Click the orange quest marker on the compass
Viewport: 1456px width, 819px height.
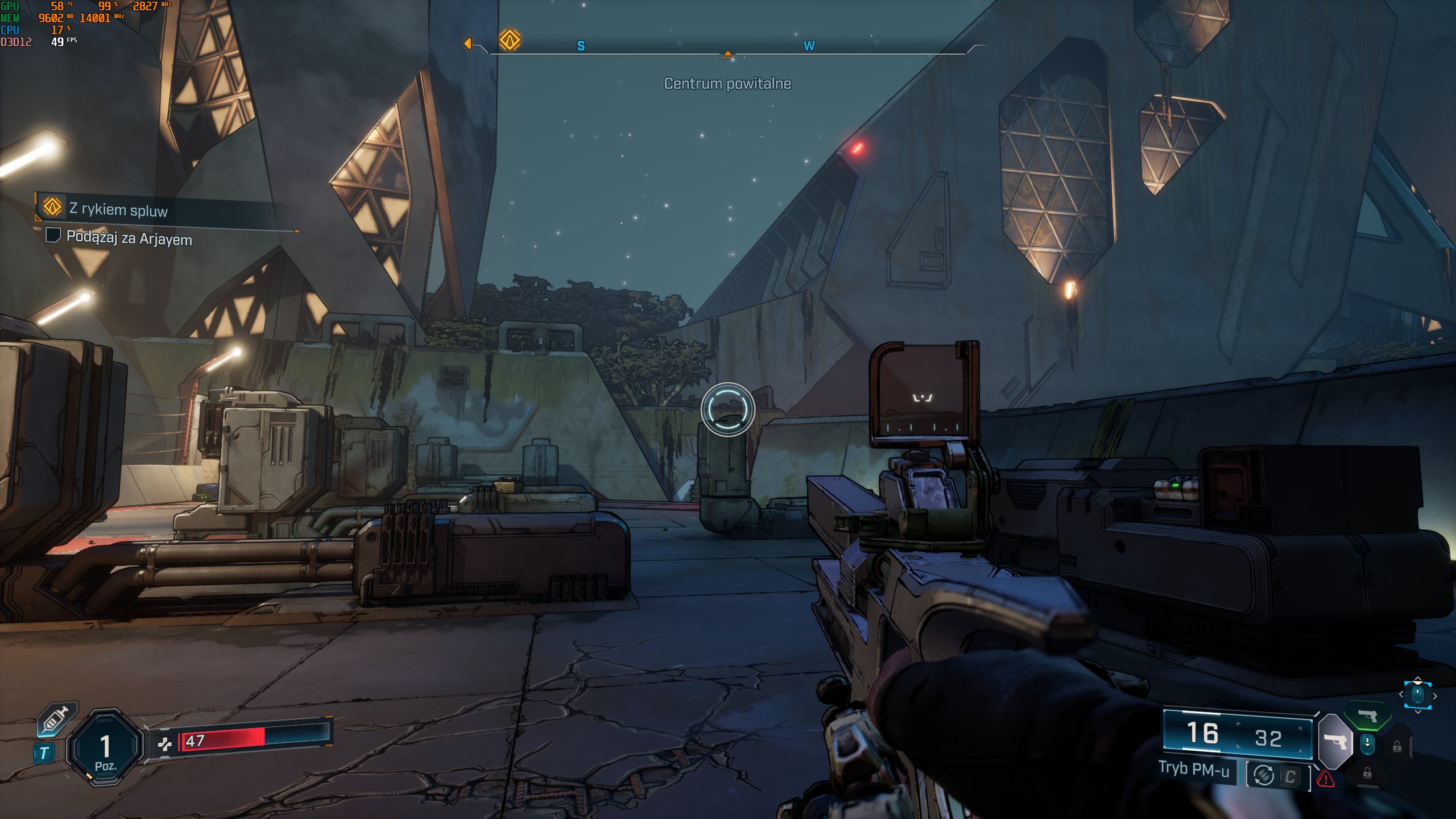point(510,40)
